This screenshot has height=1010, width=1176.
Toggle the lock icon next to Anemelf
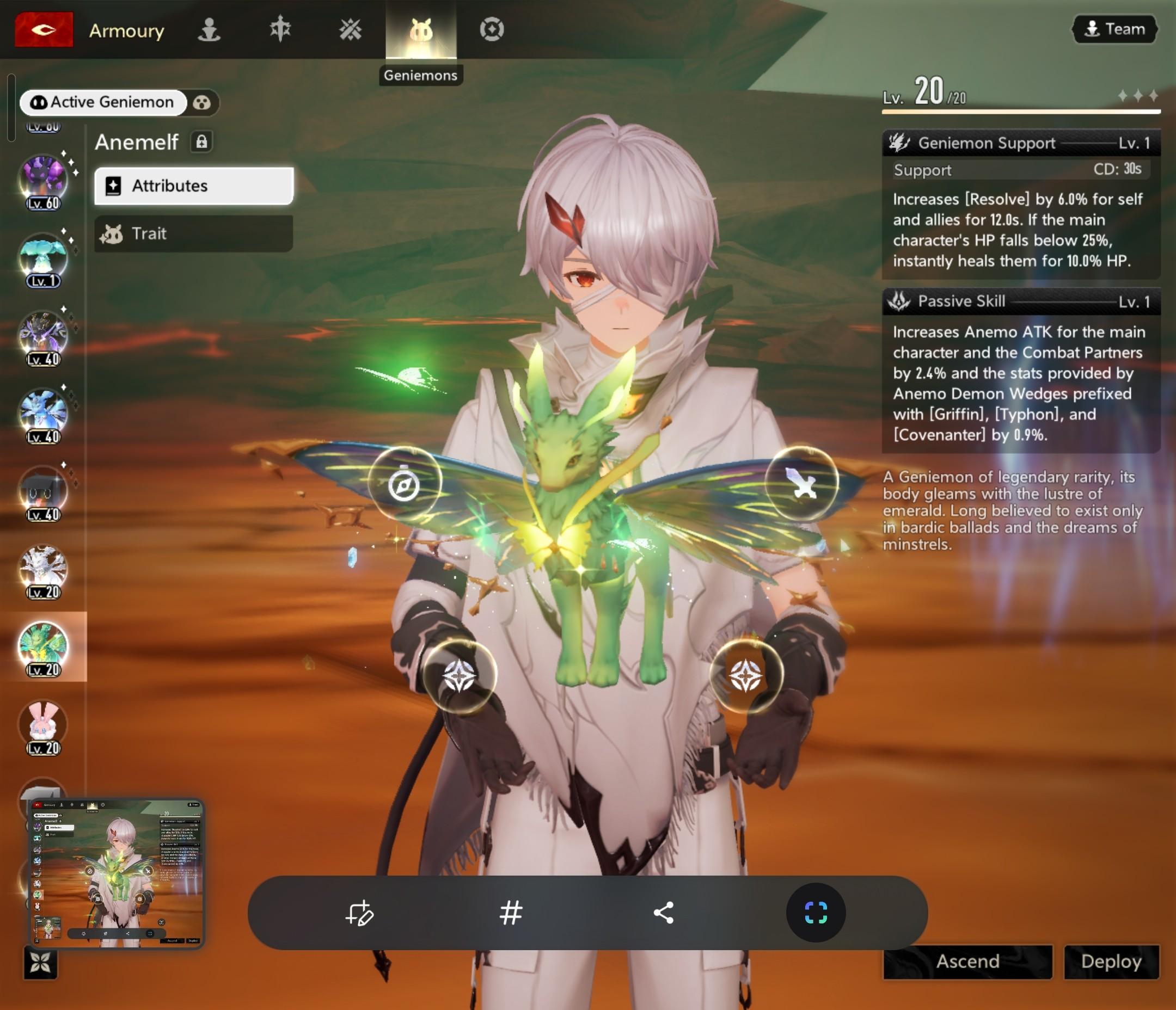[201, 142]
